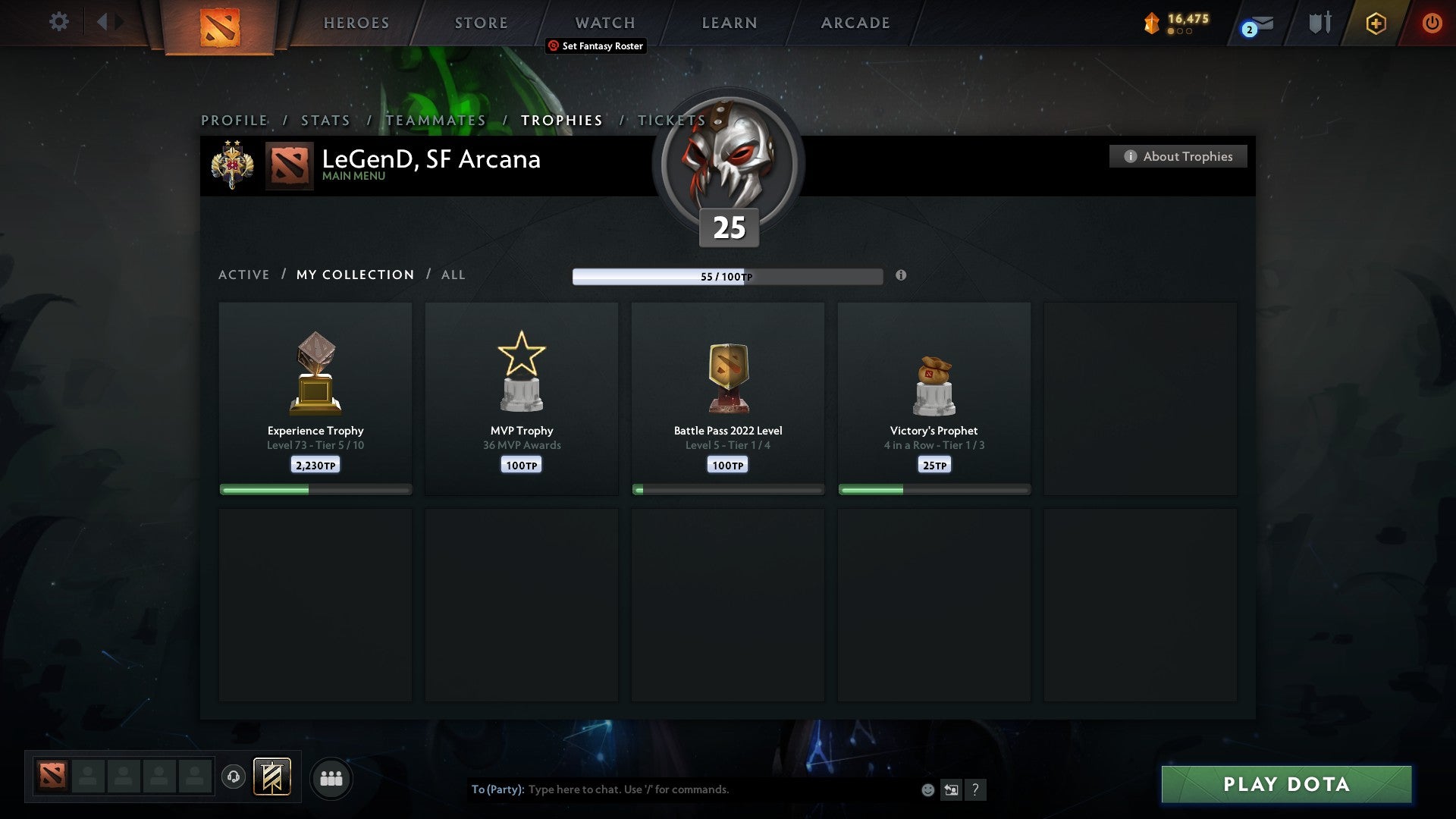
Task: Open the Armory shield and sword icon
Action: (1319, 23)
